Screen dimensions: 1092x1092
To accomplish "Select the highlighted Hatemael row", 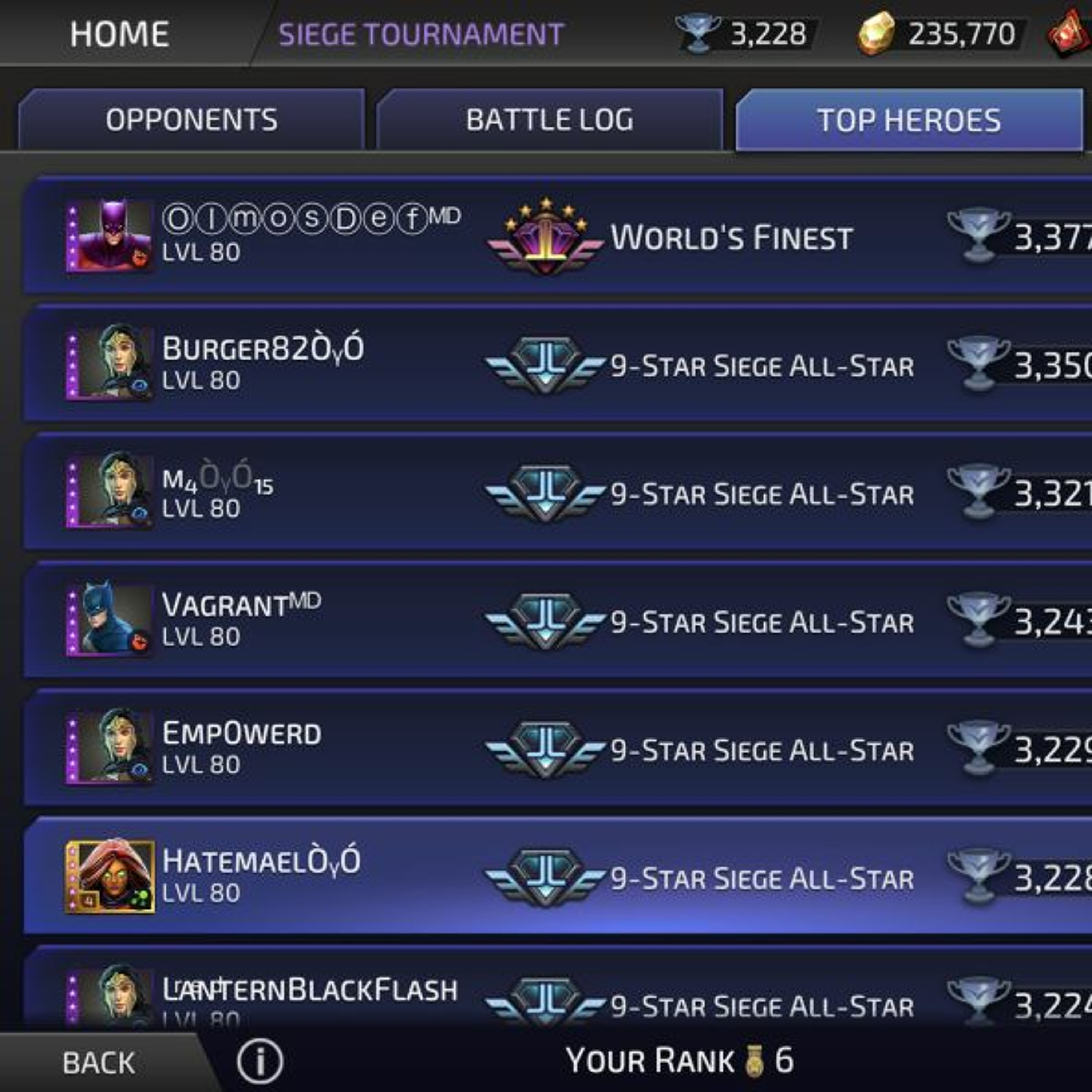I will tap(565, 877).
